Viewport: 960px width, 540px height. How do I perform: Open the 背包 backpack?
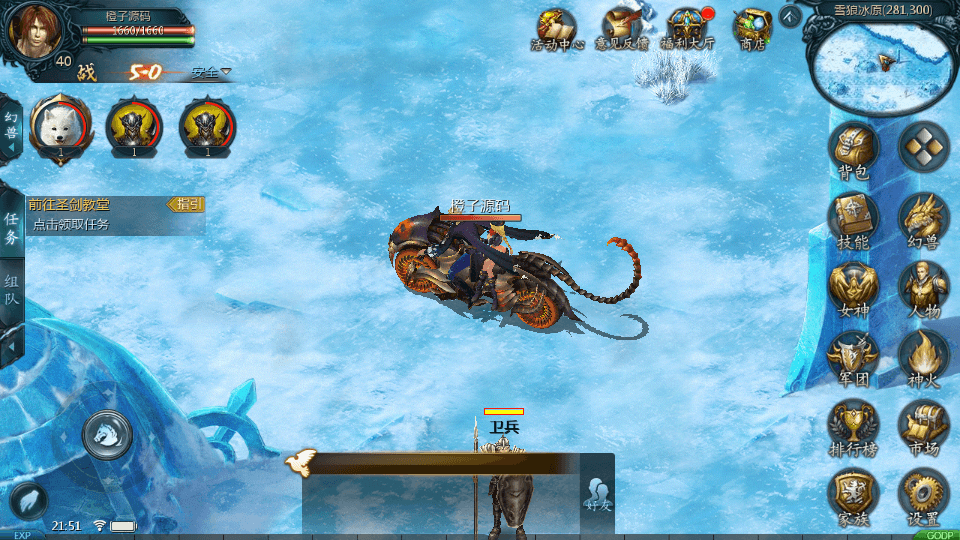click(x=853, y=149)
